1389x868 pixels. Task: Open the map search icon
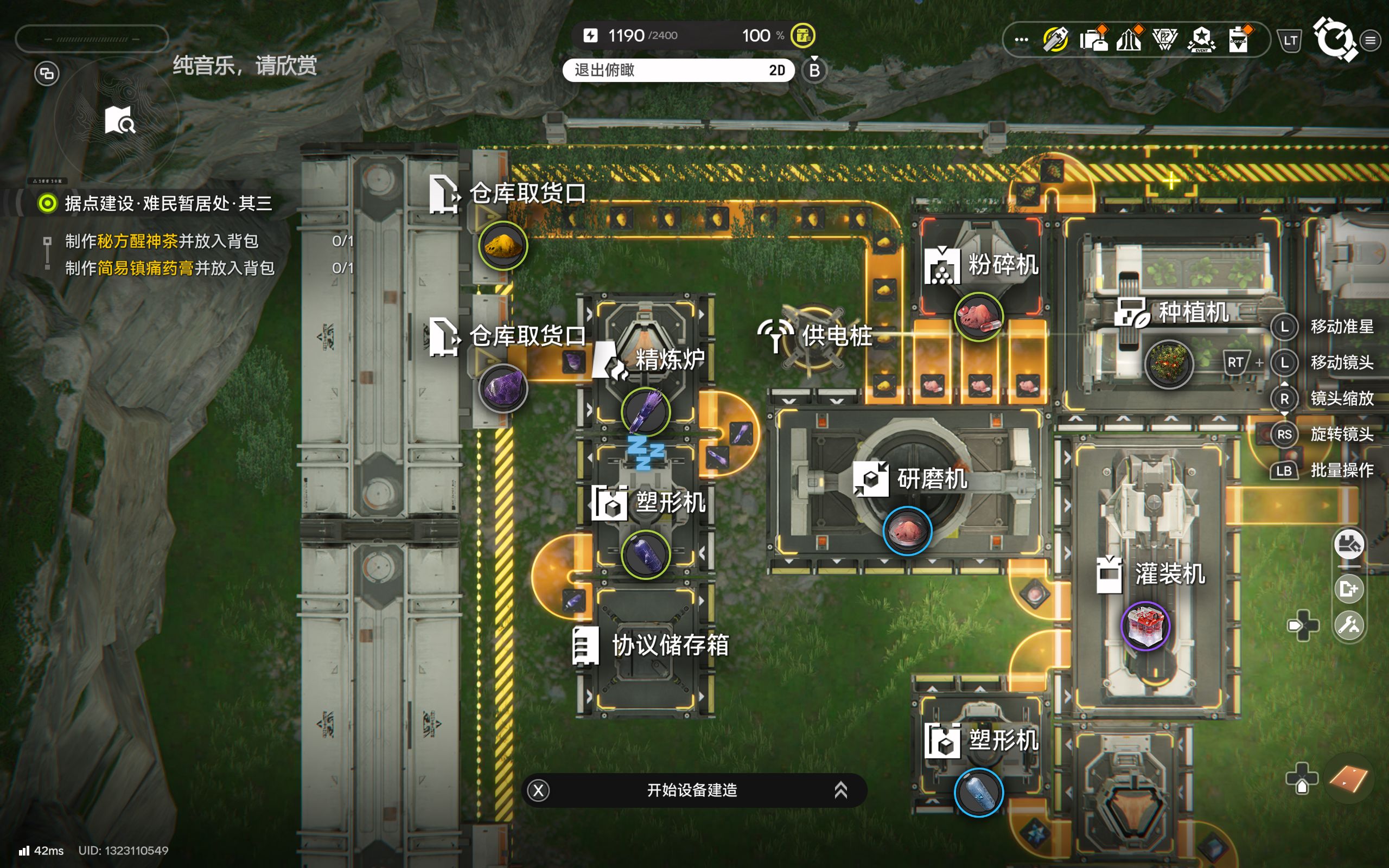(x=119, y=120)
